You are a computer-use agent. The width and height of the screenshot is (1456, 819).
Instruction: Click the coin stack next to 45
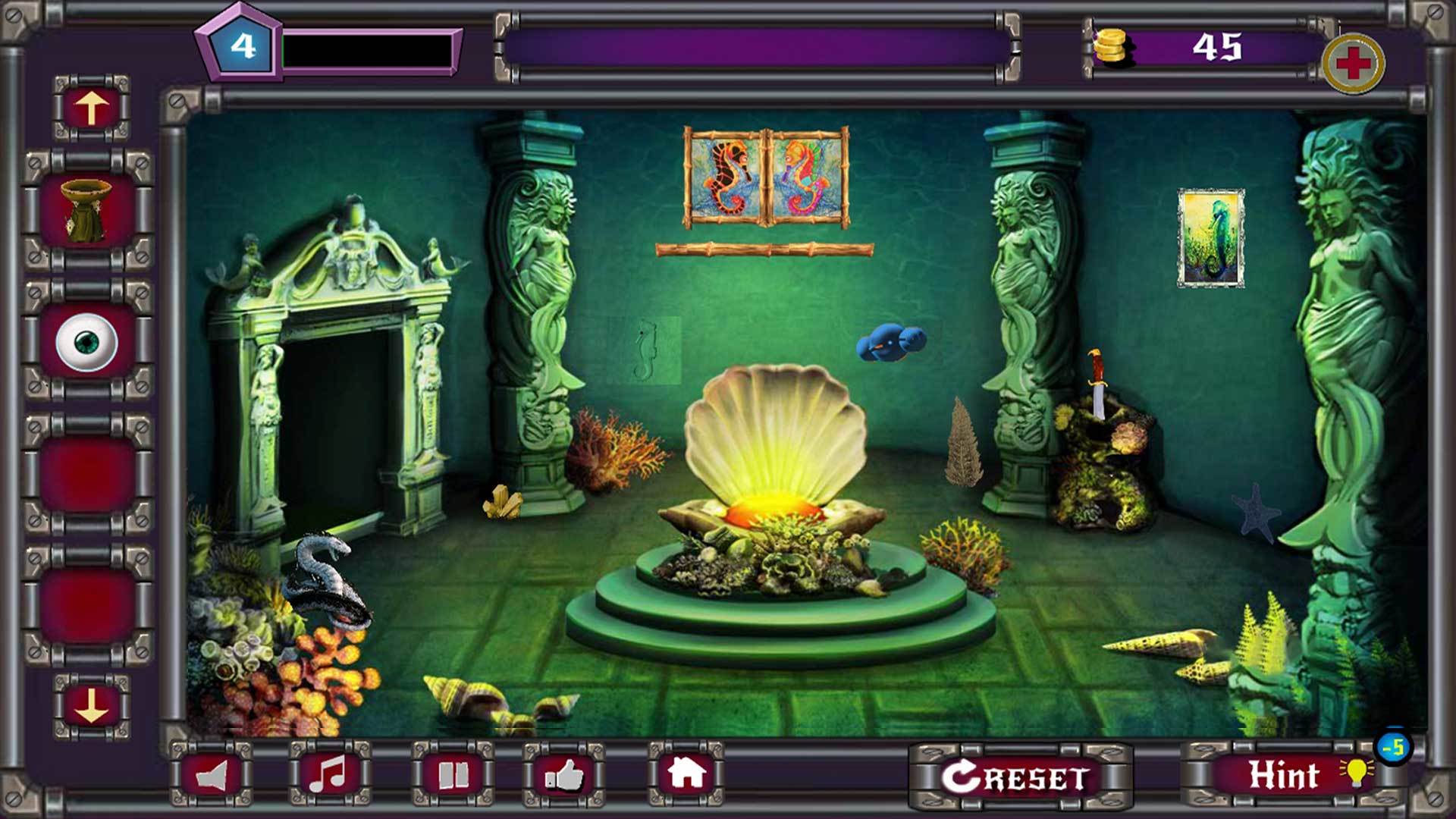click(1115, 47)
